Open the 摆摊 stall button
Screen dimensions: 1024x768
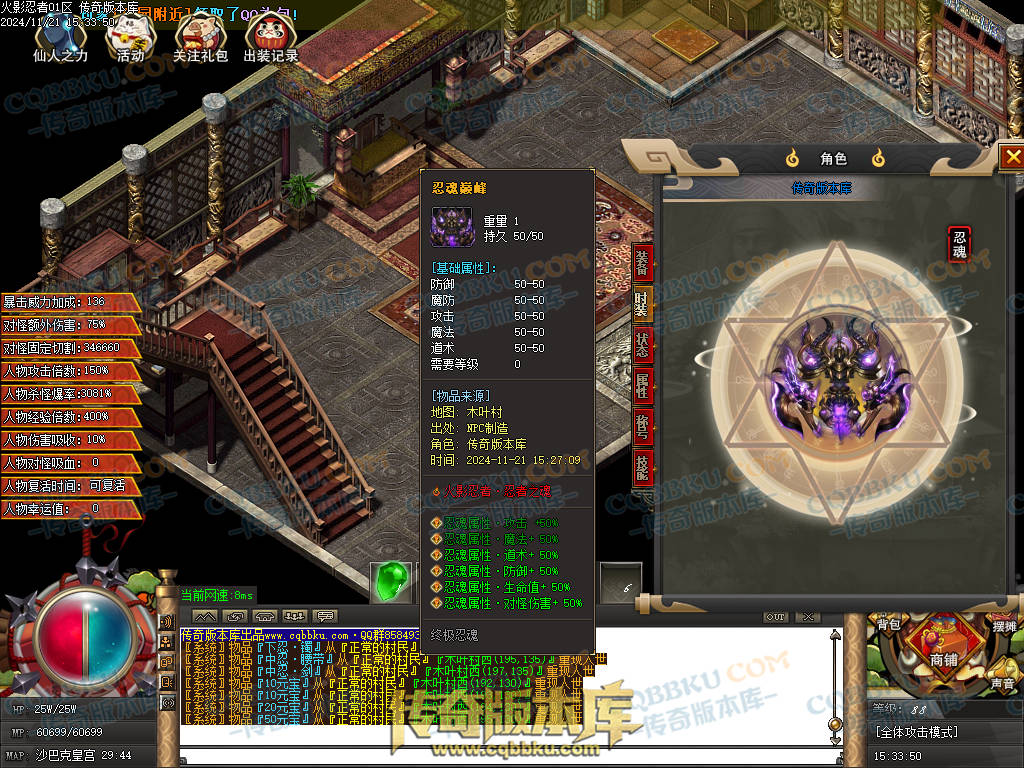coord(1004,625)
